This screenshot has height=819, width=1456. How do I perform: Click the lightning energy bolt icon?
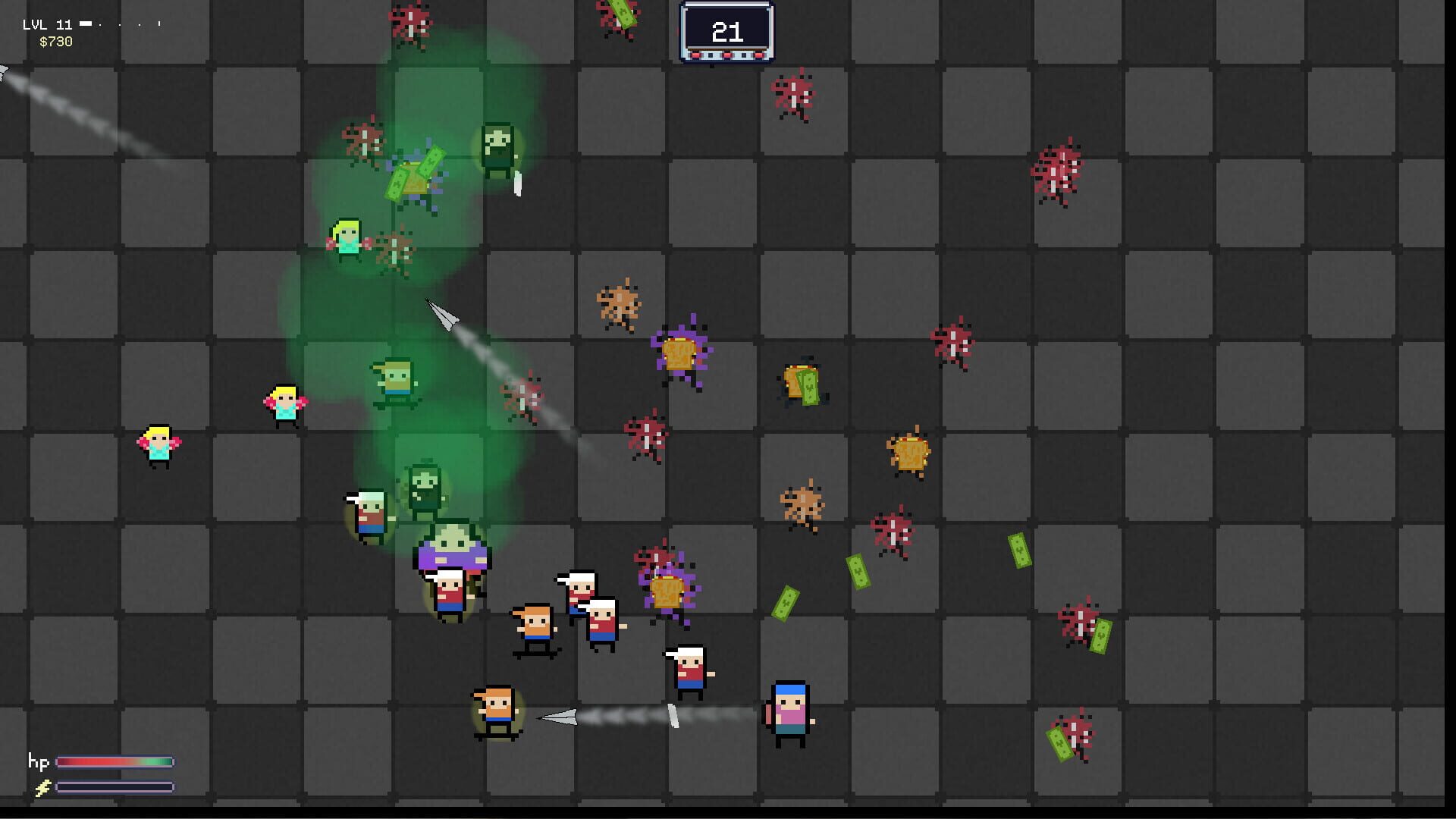(42, 786)
